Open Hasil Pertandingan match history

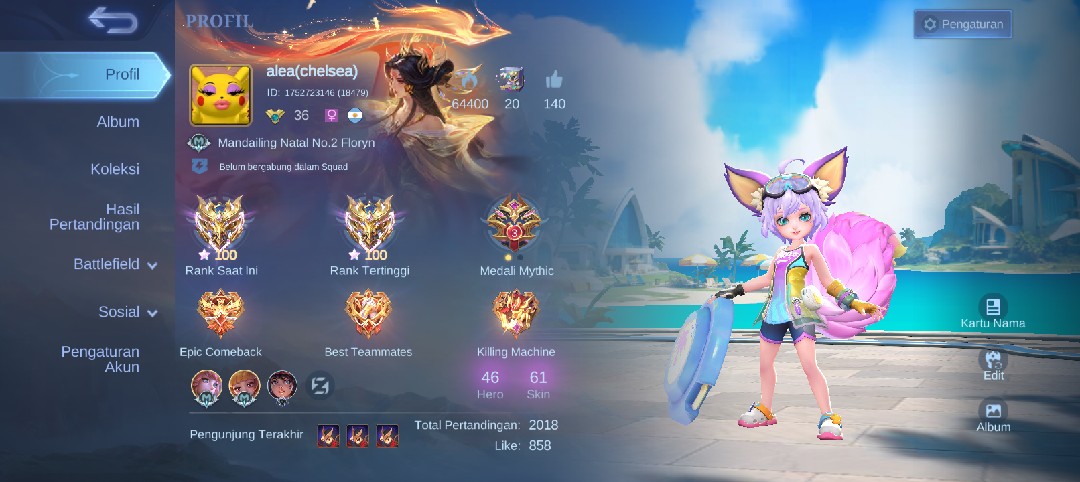point(95,217)
